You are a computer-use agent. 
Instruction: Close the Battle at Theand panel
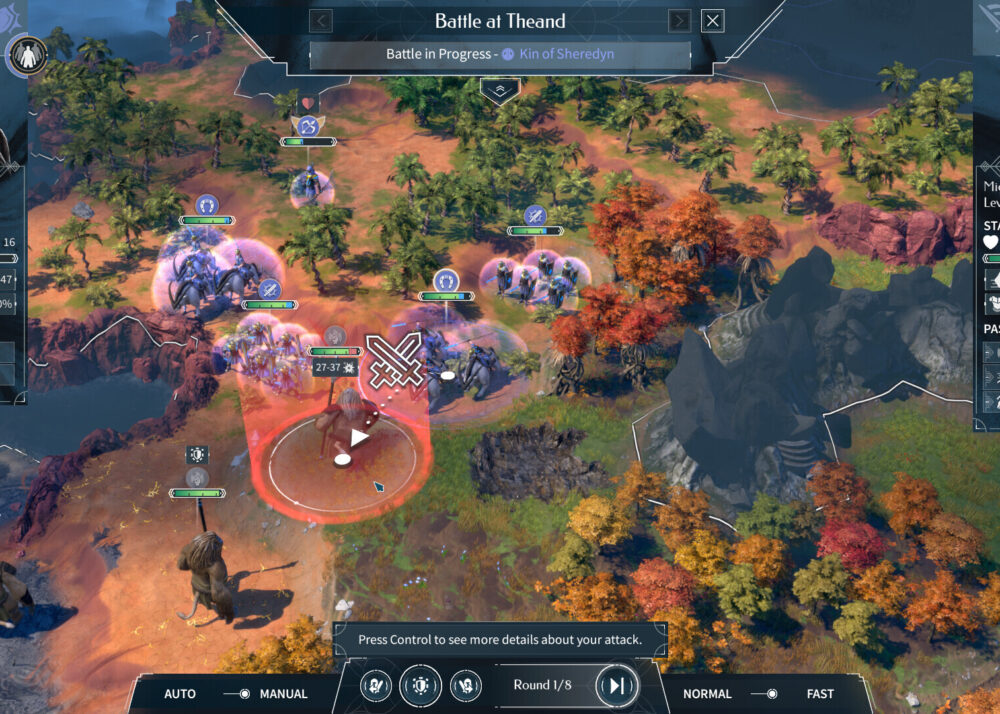[x=712, y=21]
